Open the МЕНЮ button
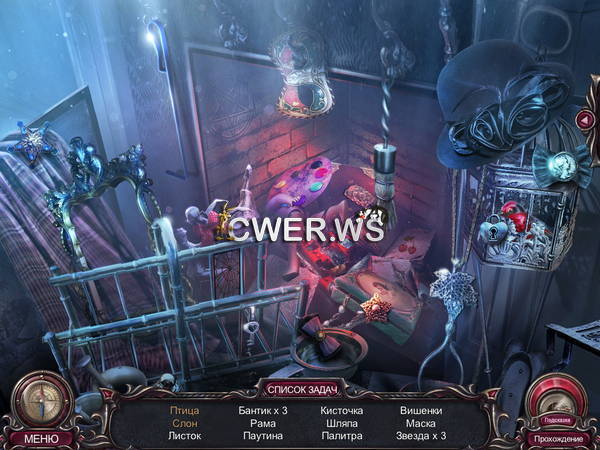The image size is (600, 450). click(x=41, y=438)
